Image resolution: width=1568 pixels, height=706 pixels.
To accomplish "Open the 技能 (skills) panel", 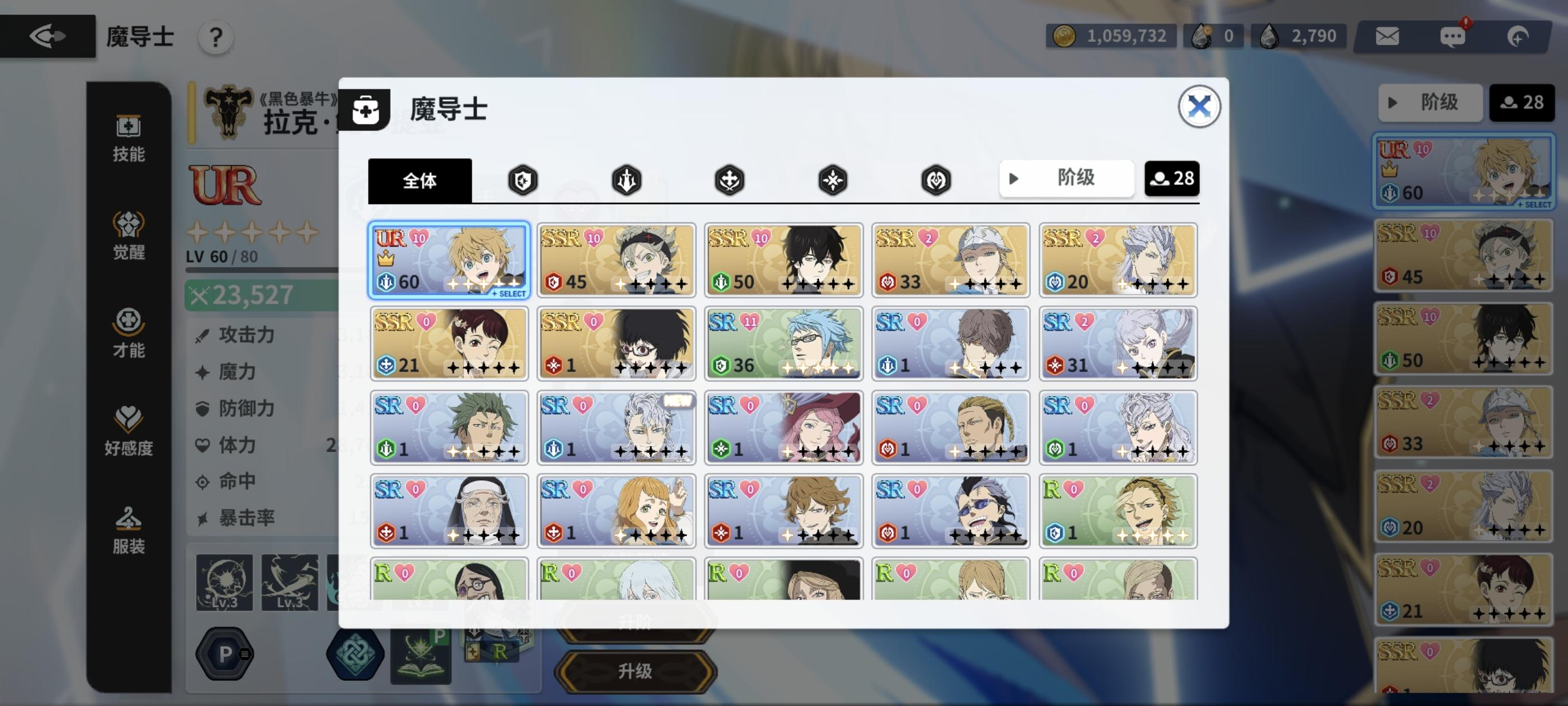I will [x=127, y=140].
